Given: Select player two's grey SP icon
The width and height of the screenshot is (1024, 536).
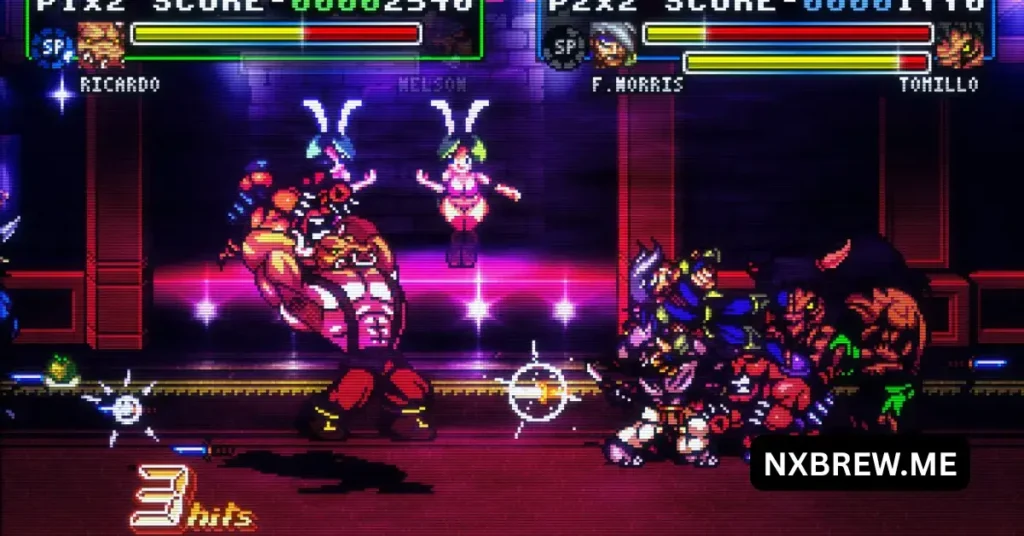Looking at the screenshot, I should pos(566,46).
